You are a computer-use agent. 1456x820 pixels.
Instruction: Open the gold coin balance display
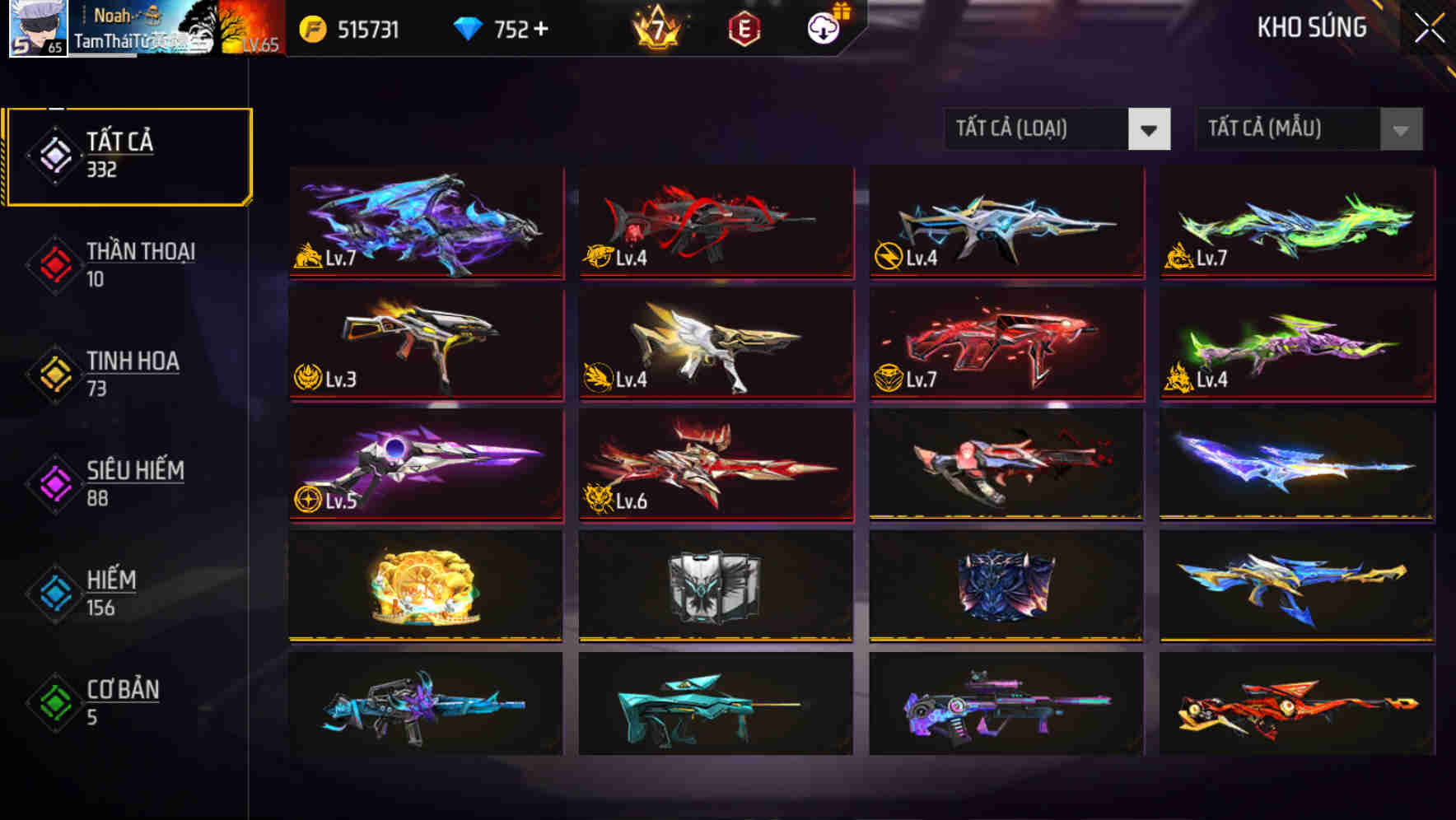click(354, 30)
